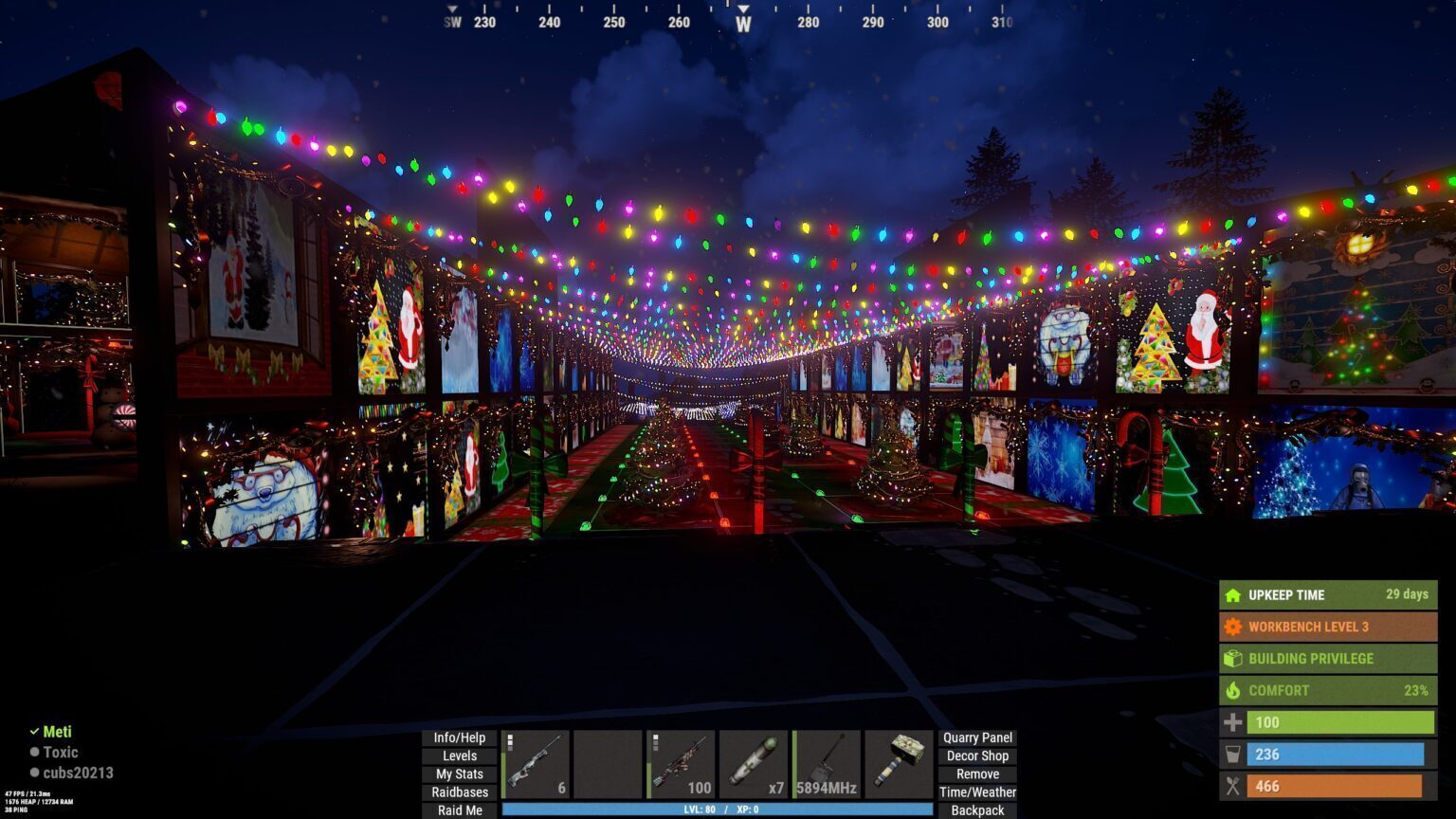Click the W marker on the top compass
This screenshot has height=819, width=1456.
click(743, 21)
